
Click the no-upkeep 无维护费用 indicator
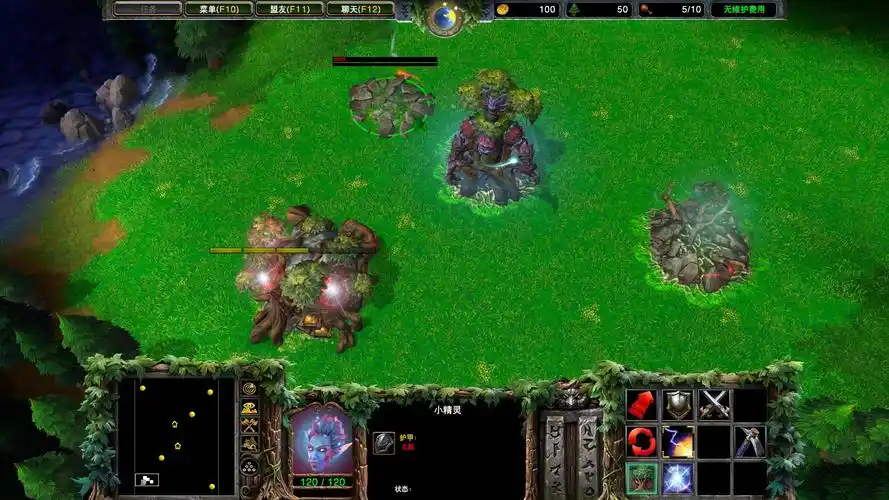743,9
